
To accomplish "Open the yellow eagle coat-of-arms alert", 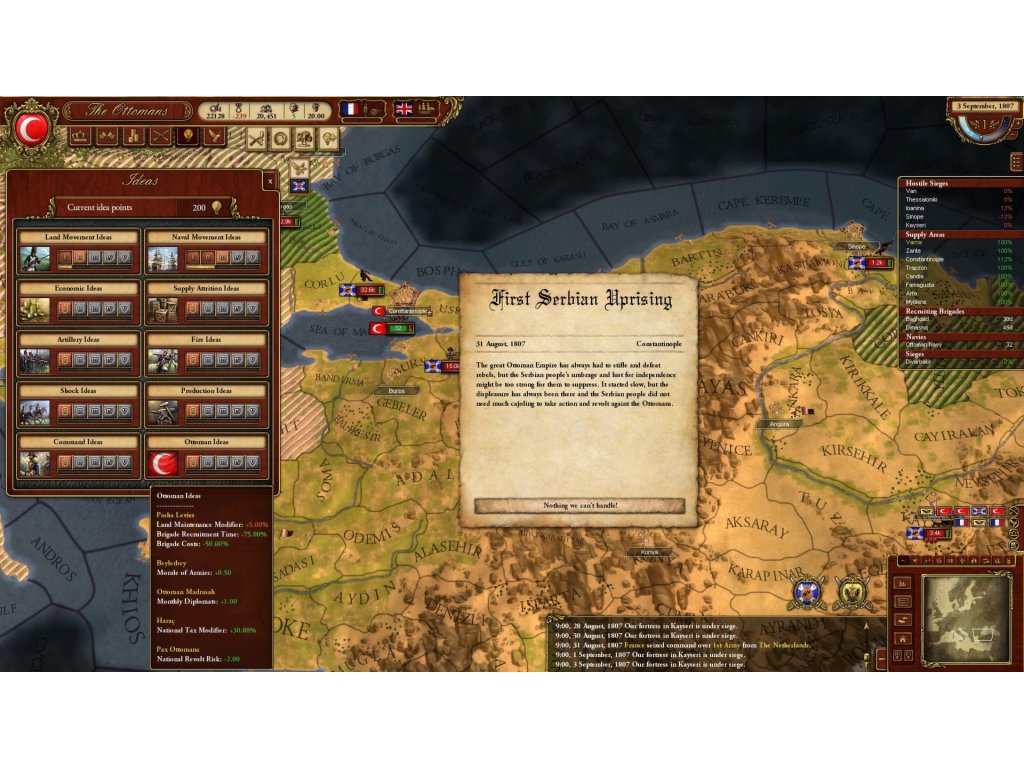I will pyautogui.click(x=853, y=593).
